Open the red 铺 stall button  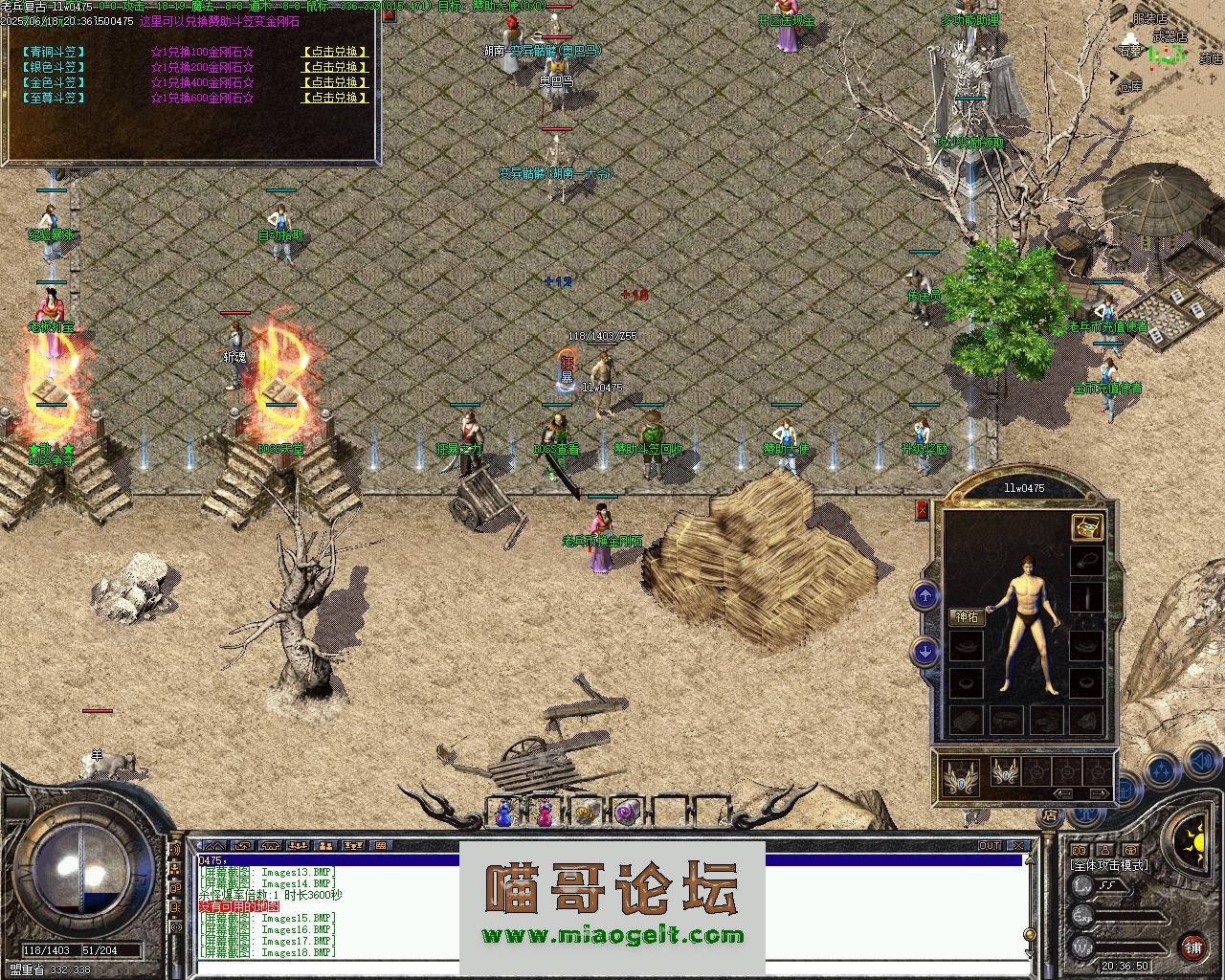pos(1192,947)
